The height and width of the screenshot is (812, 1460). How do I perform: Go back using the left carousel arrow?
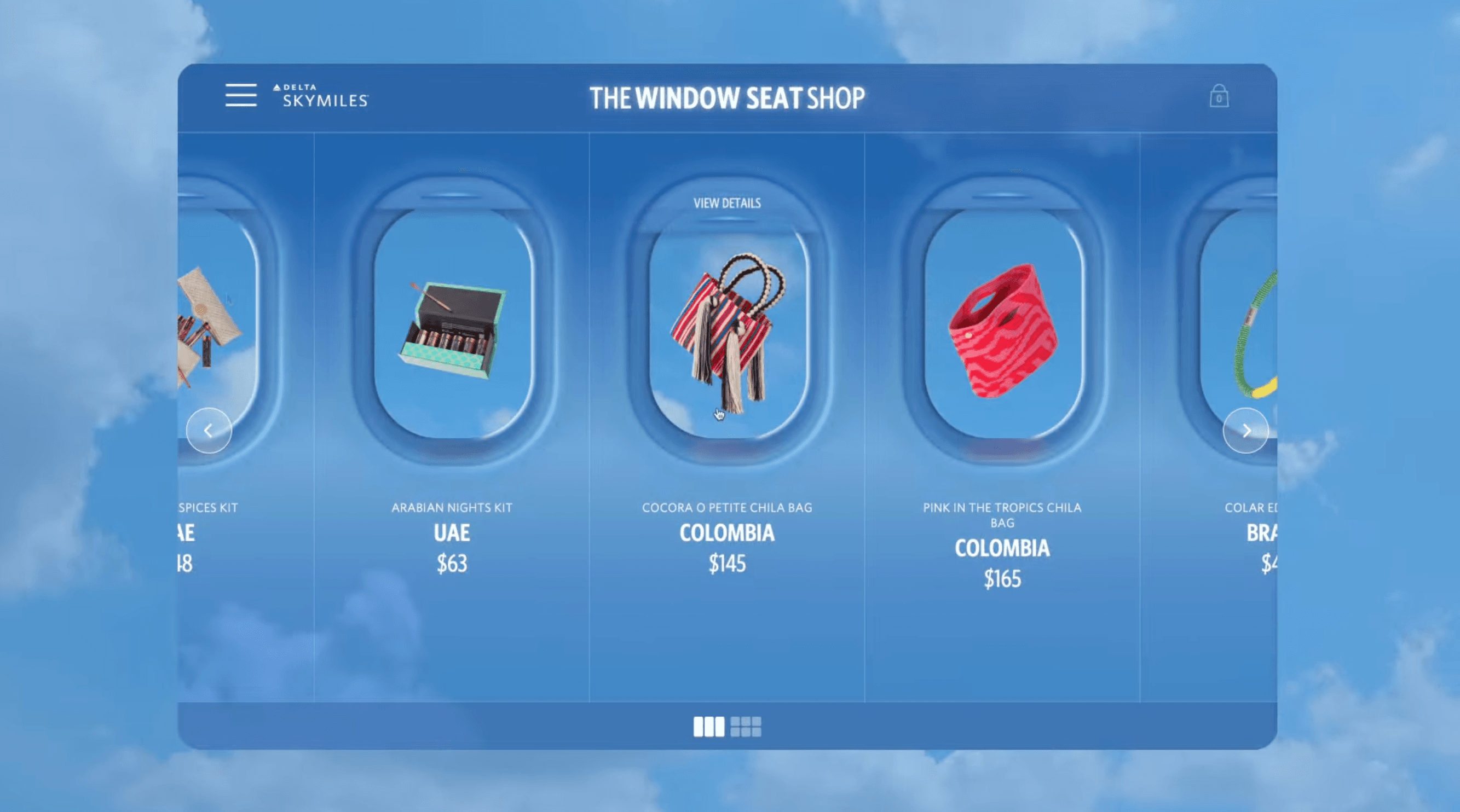(x=209, y=431)
